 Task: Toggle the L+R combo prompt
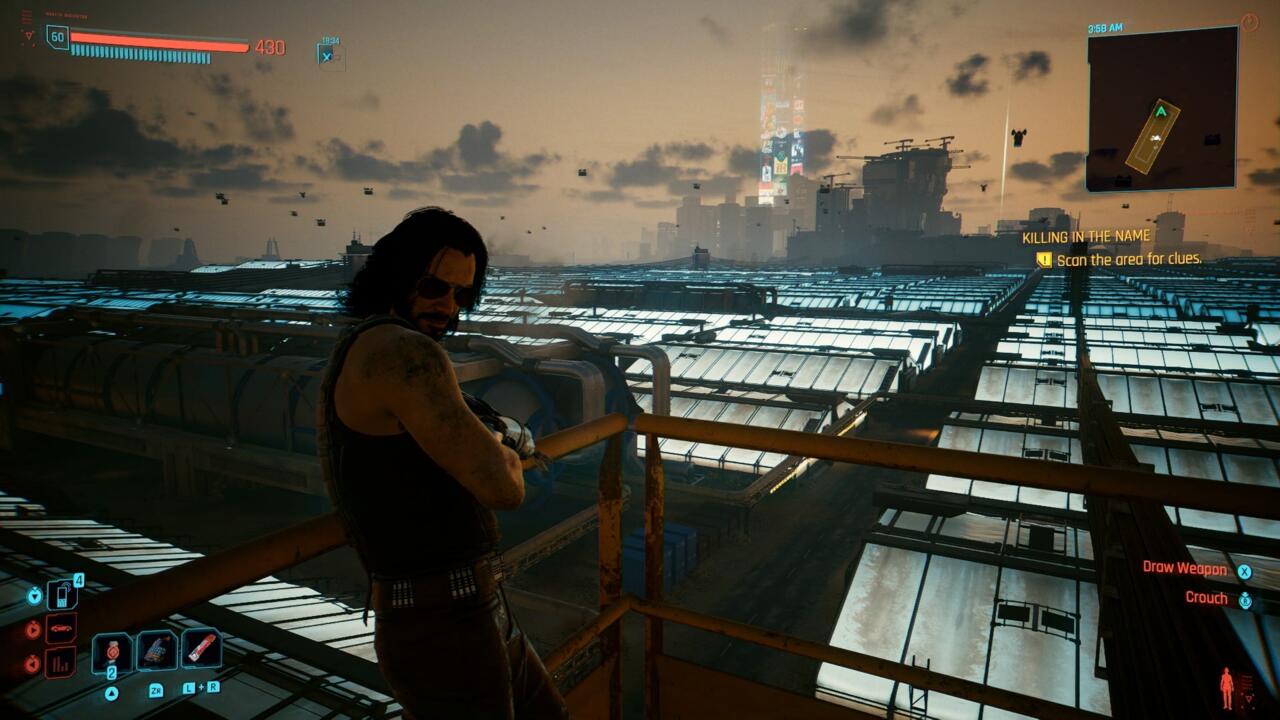[x=202, y=688]
